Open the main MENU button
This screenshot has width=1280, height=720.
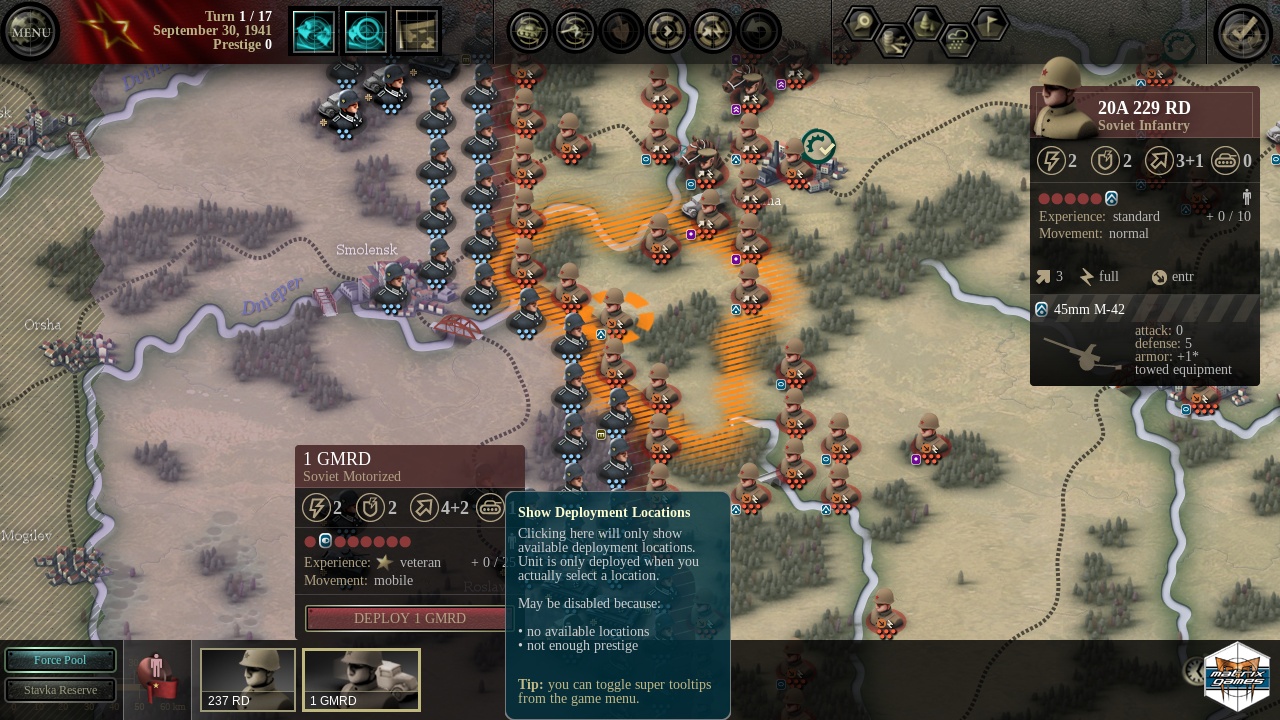(30, 32)
